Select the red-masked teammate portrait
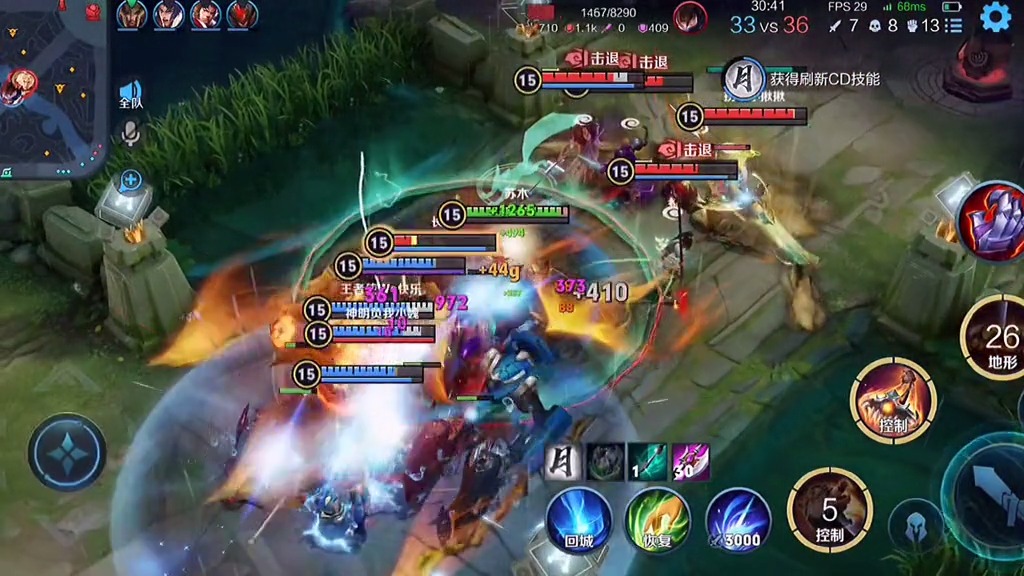The image size is (1024, 576). coord(242,14)
